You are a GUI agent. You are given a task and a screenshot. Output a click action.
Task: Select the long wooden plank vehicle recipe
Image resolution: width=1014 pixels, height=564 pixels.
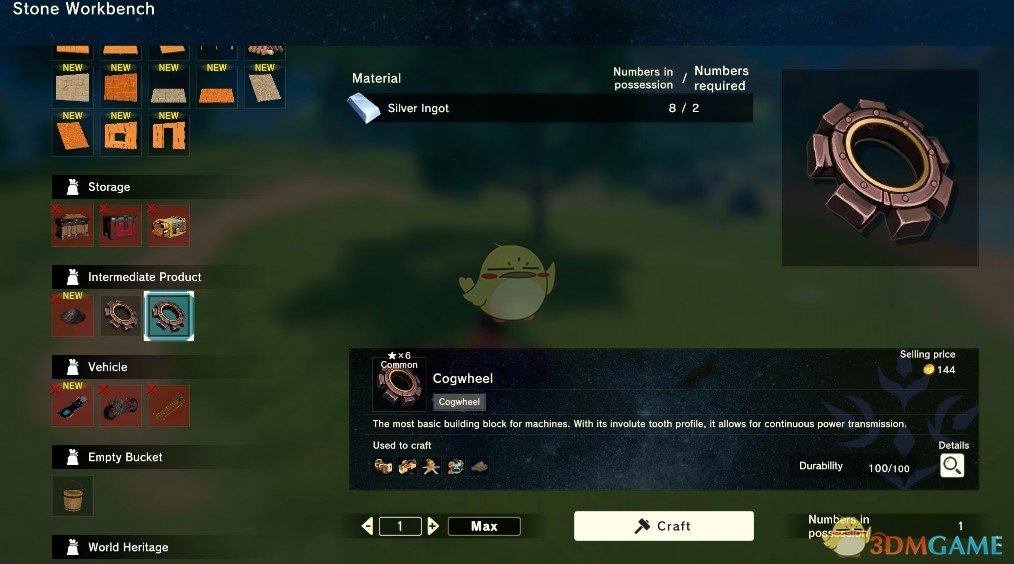click(169, 406)
